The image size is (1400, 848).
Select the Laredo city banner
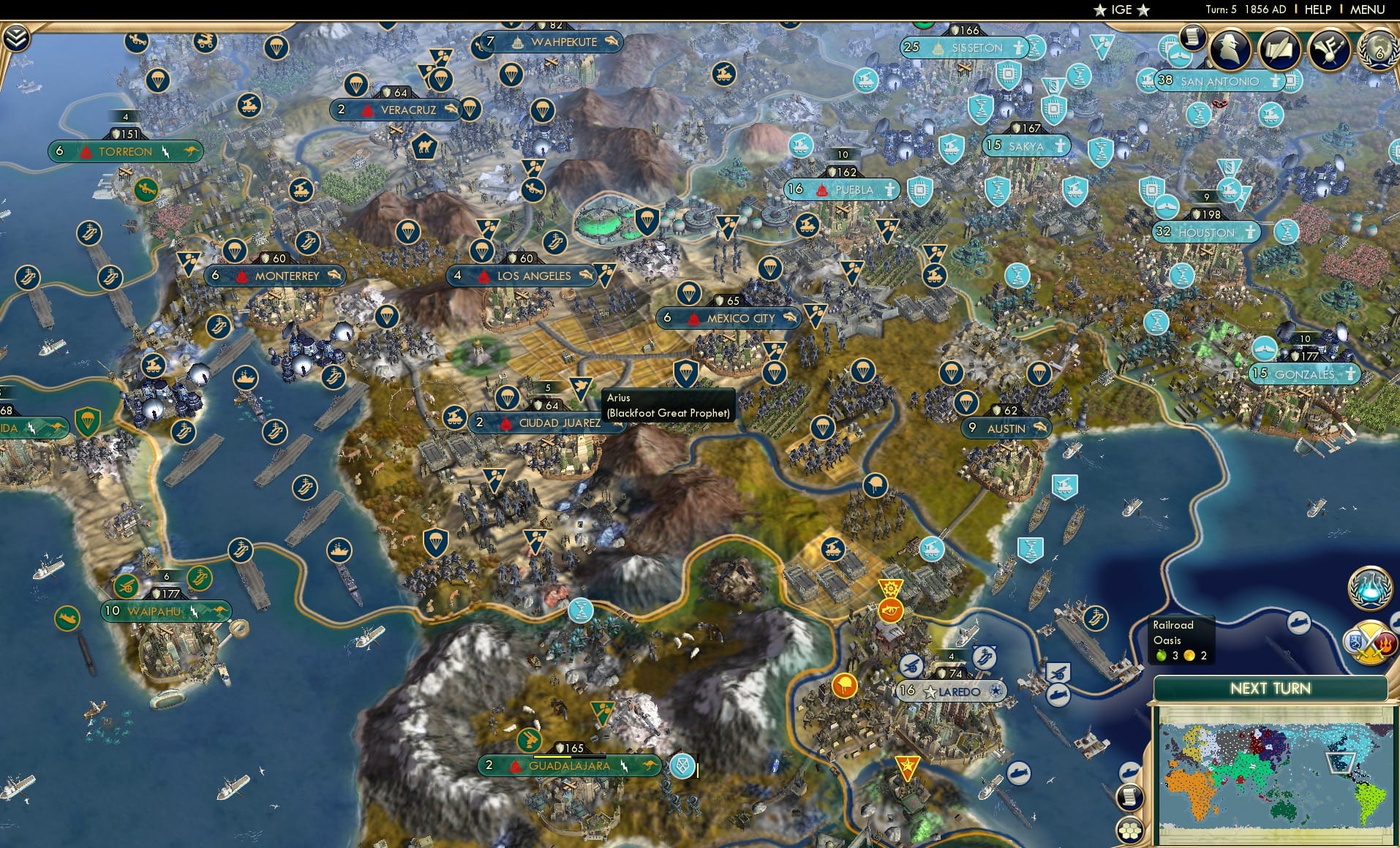point(952,689)
